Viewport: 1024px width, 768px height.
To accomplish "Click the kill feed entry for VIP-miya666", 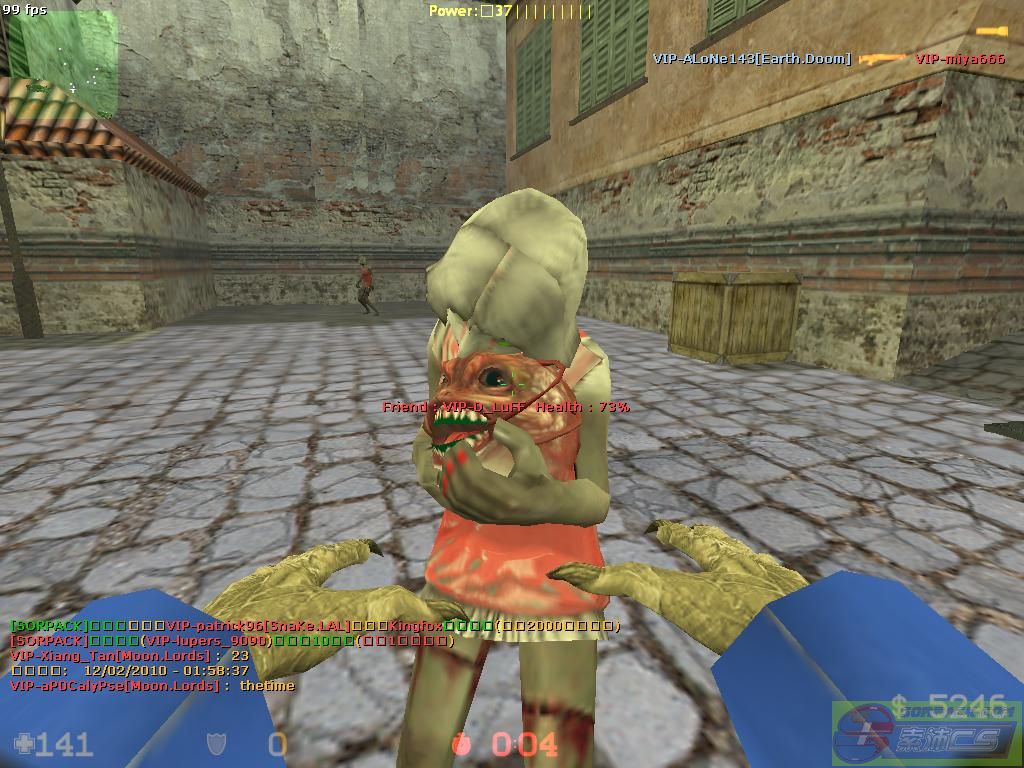I will click(x=959, y=59).
